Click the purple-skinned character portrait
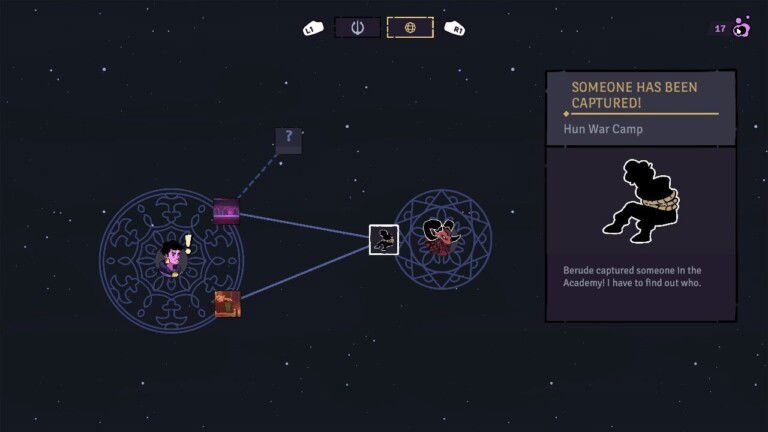 173,258
